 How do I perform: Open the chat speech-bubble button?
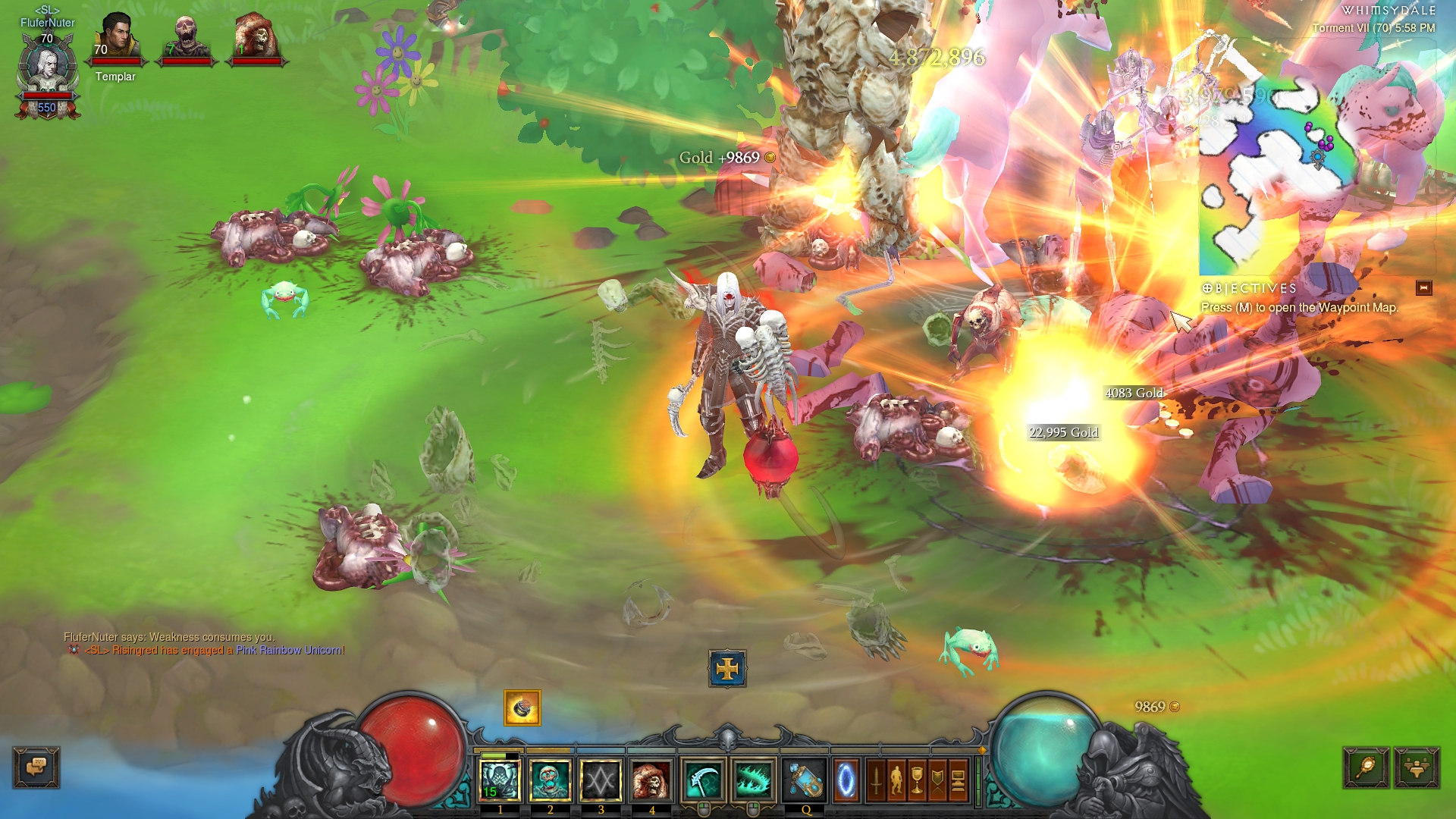coord(36,767)
